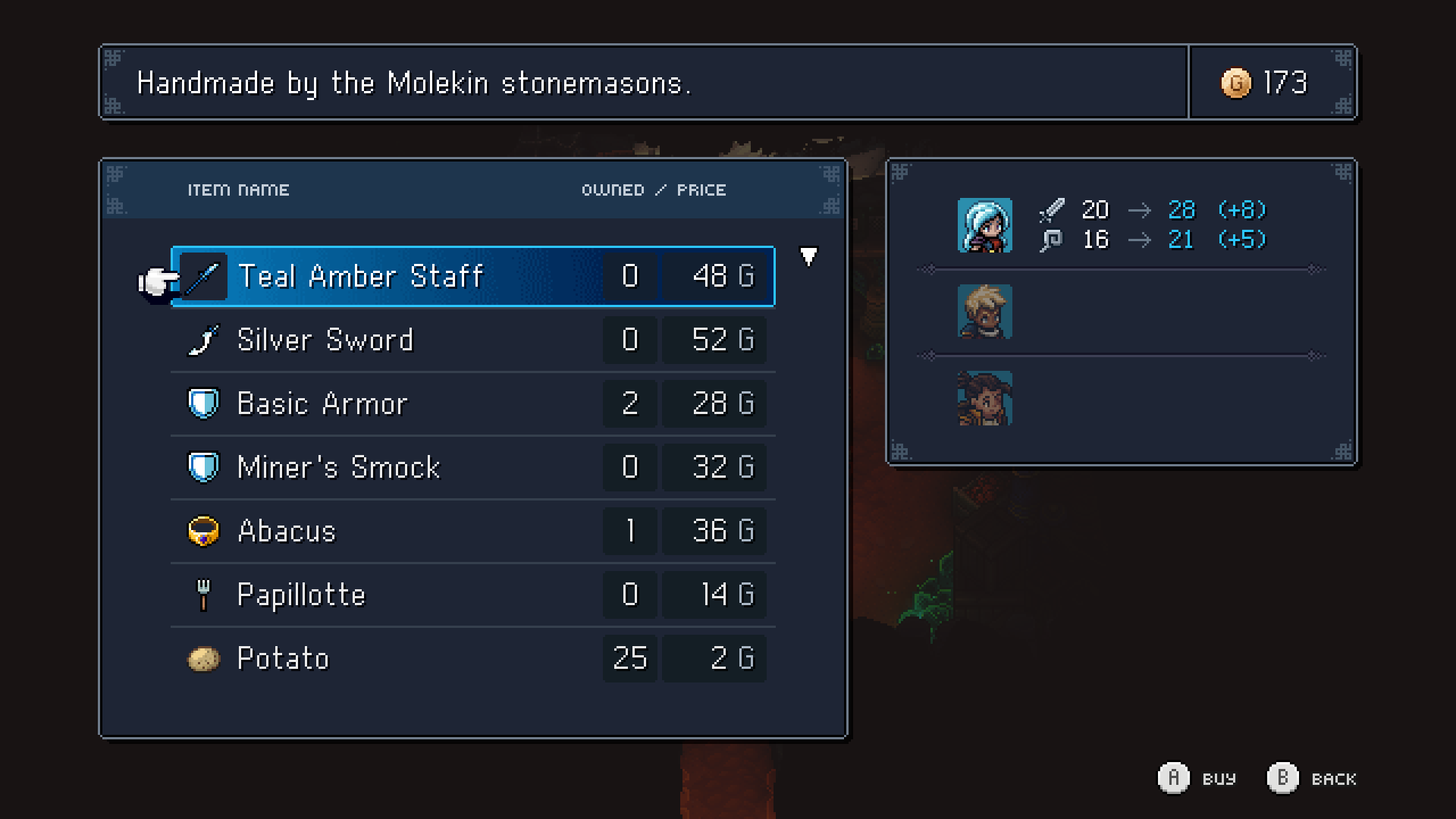Screen dimensions: 1456x819
Task: Select the Papillotte item row
Action: point(473,595)
